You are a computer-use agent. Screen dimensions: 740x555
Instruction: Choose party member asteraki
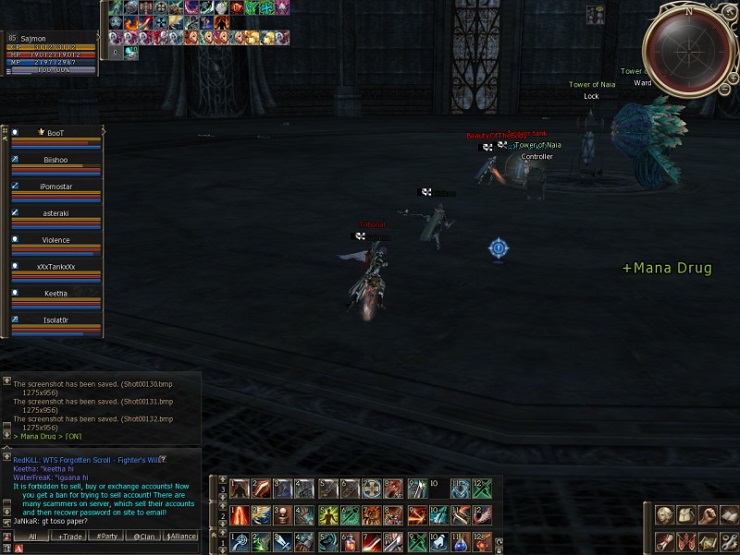point(56,213)
